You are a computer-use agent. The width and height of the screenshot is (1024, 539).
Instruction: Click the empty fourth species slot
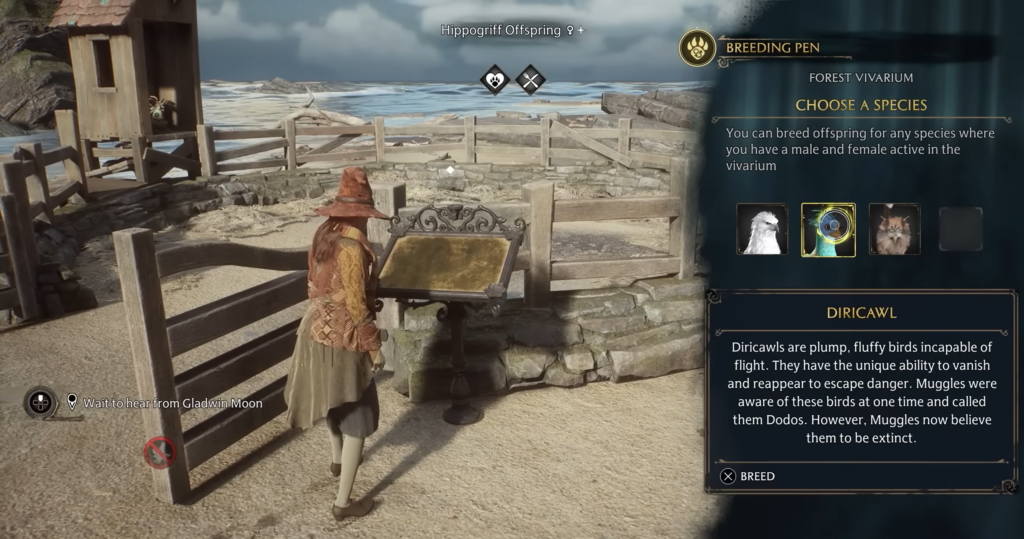[x=960, y=229]
